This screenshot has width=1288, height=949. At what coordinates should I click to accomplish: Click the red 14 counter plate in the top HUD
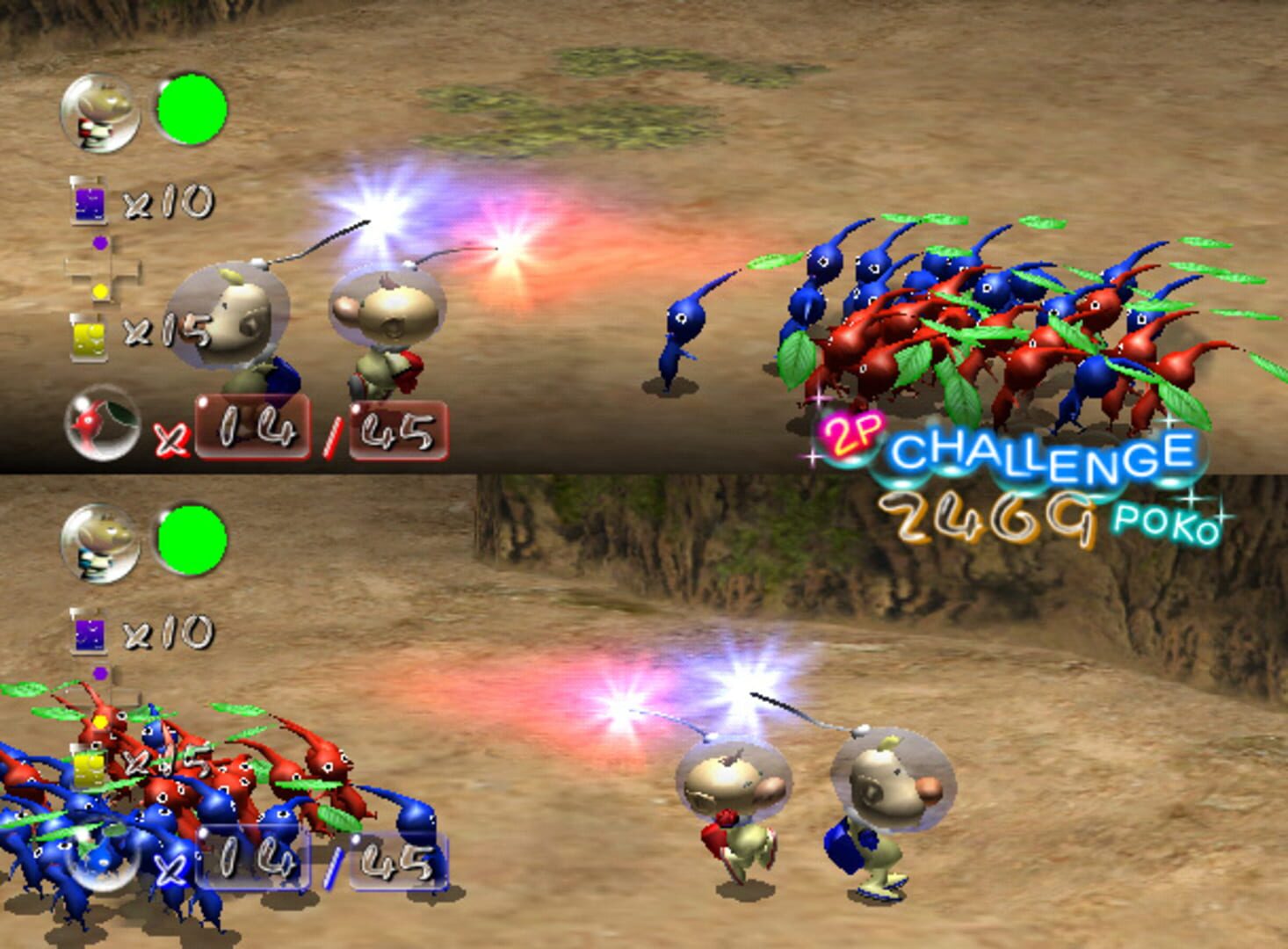255,428
